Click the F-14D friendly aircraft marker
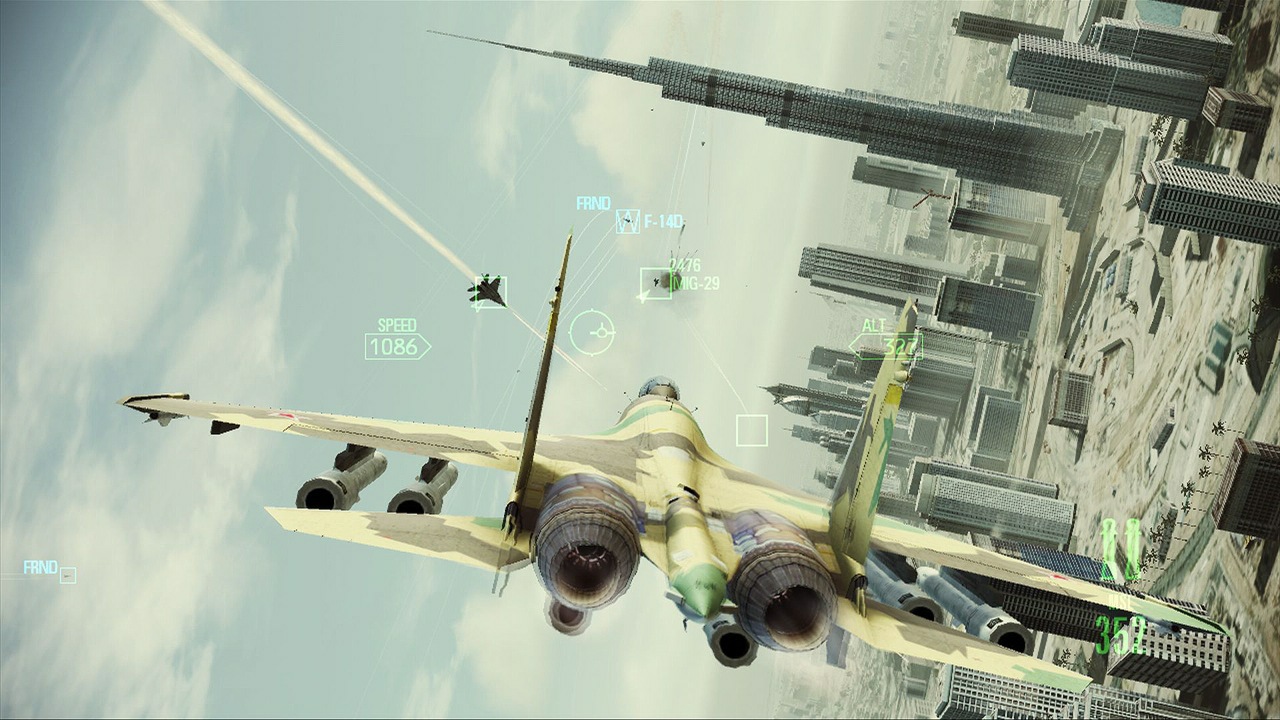The height and width of the screenshot is (720, 1280). point(628,221)
